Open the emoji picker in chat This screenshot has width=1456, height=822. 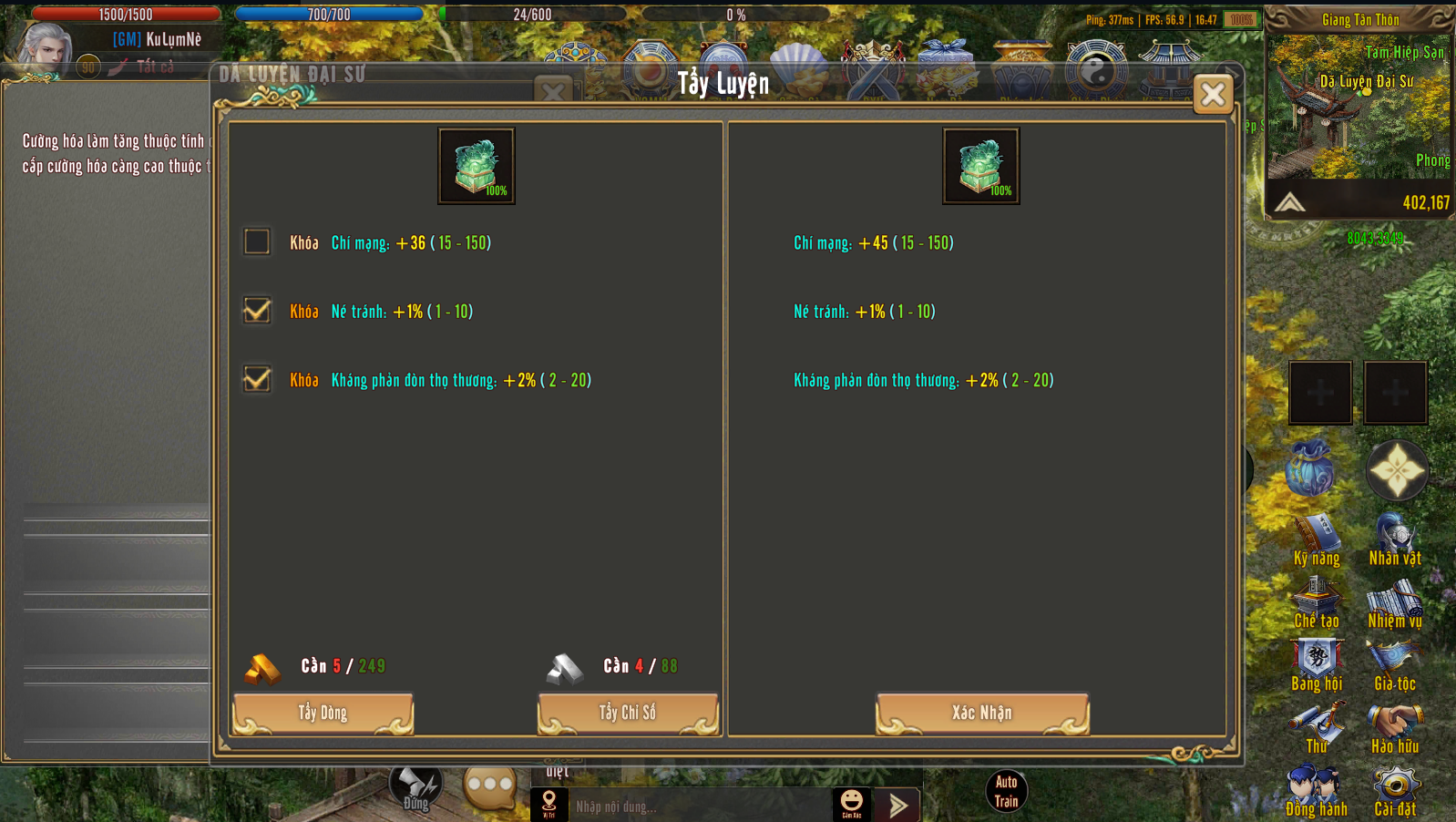(851, 803)
